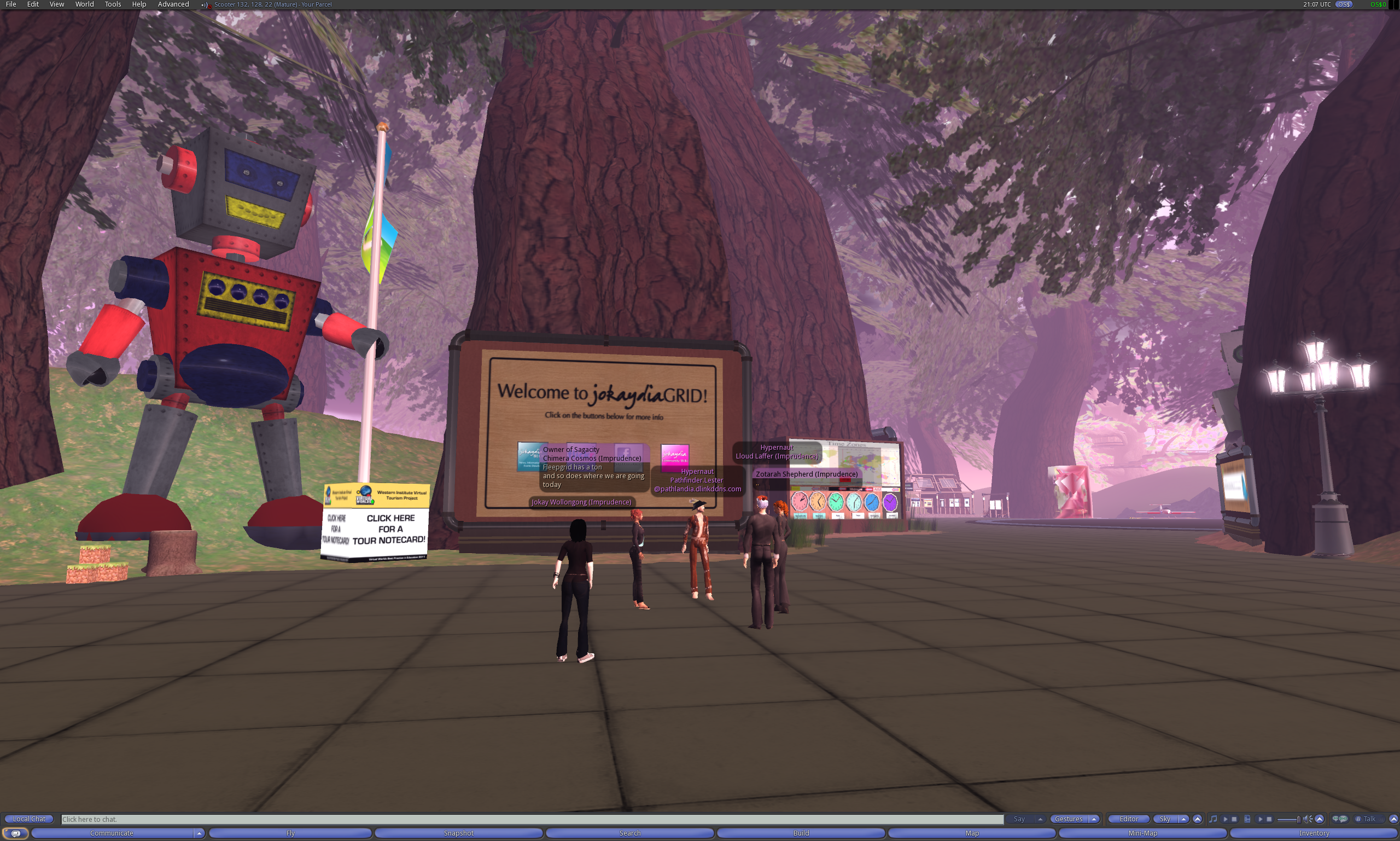Open the Tools menu
Screen dimensions: 1400x841
(x=113, y=4)
